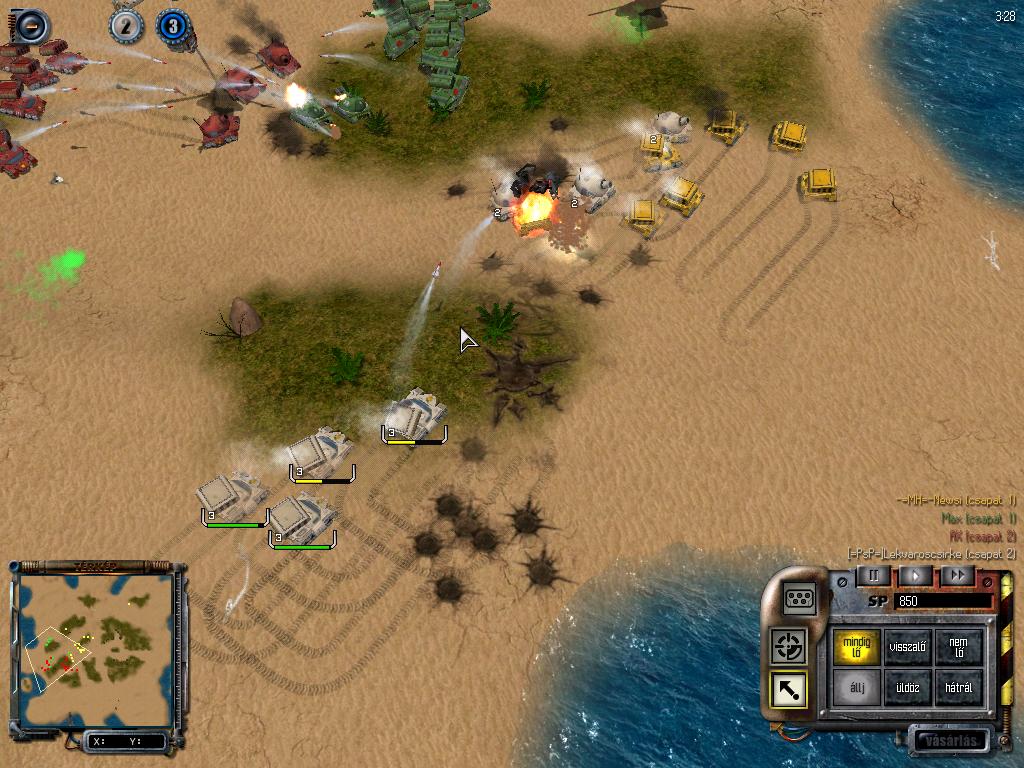Screen dimensions: 1024x768
Task: Select the 'mindig lő' fire mode
Action: (x=858, y=646)
